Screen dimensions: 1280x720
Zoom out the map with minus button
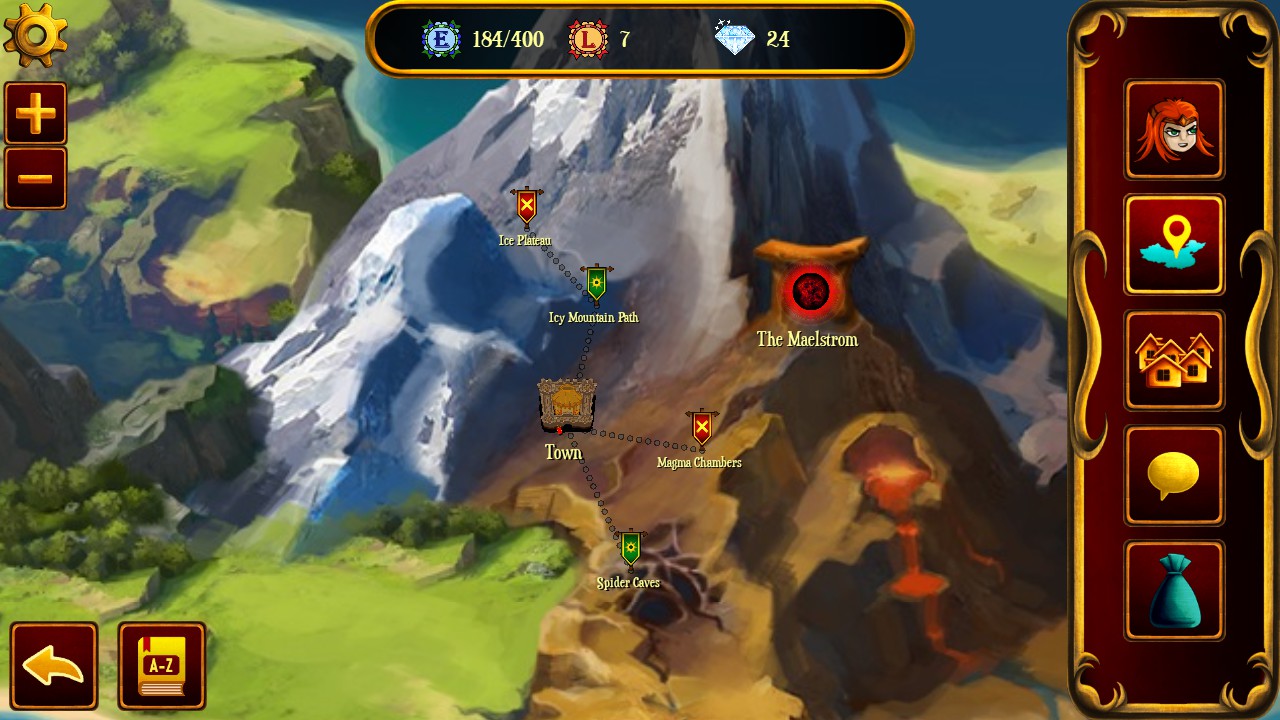coord(36,179)
